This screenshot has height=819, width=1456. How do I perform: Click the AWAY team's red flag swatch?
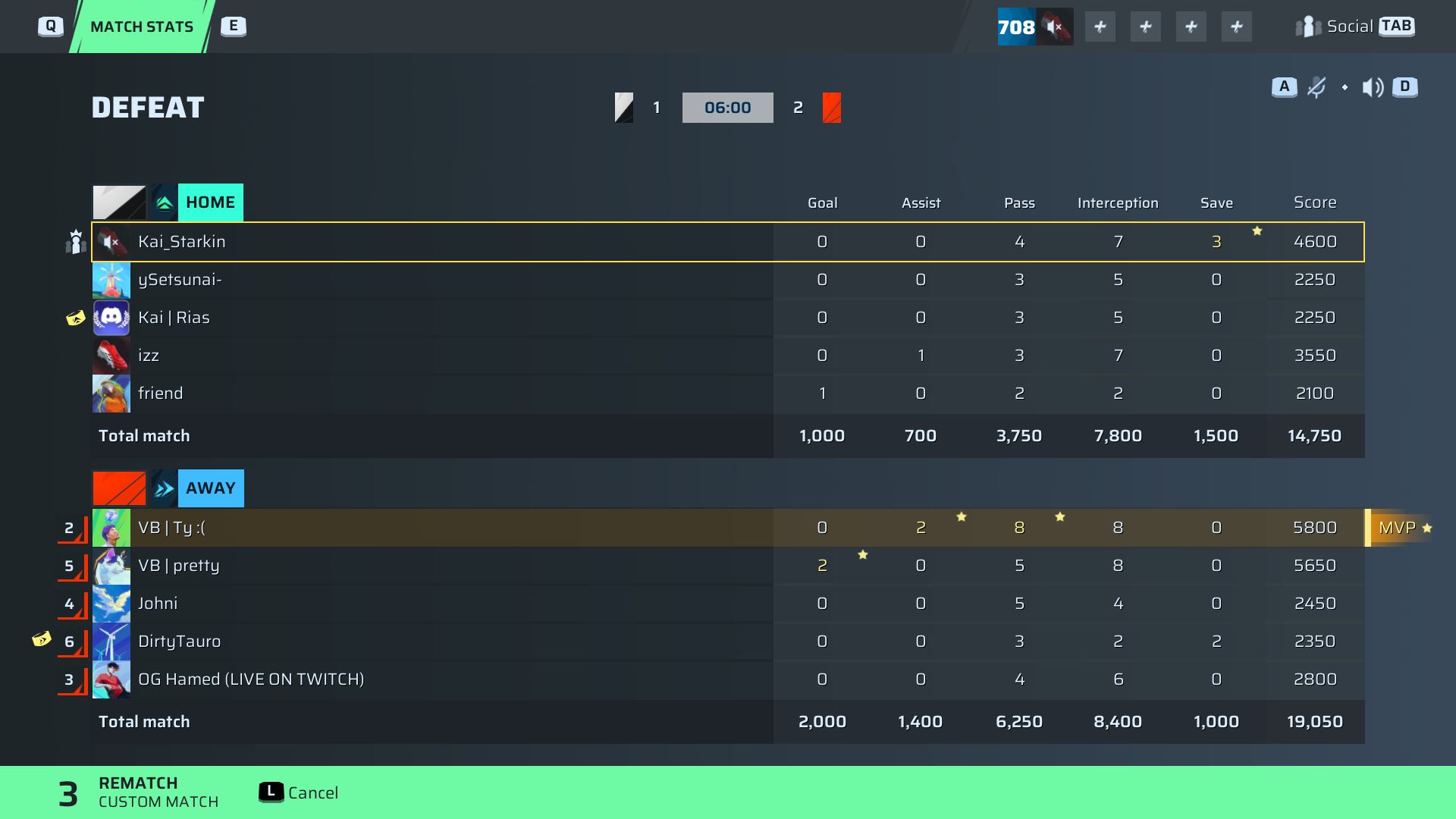(x=118, y=488)
